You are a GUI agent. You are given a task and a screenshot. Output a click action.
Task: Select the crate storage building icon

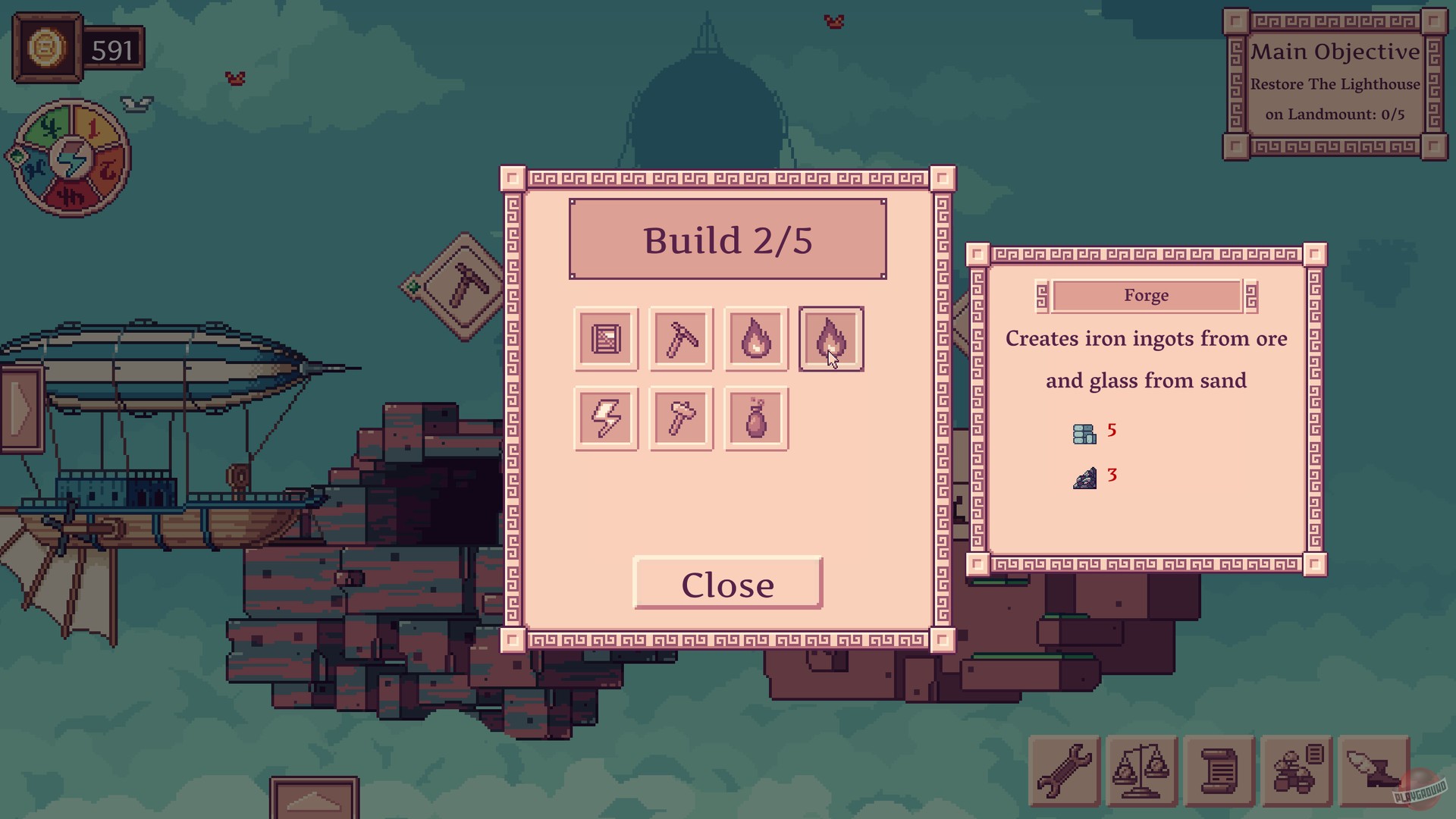click(605, 338)
